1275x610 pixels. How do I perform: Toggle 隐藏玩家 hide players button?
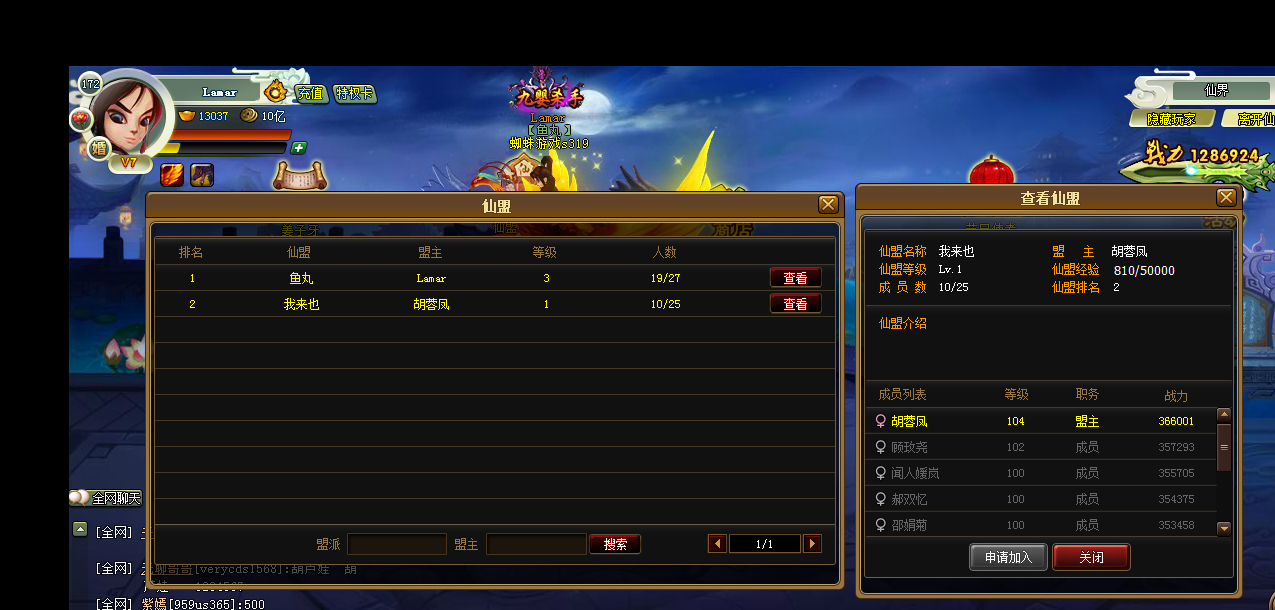pyautogui.click(x=1170, y=119)
